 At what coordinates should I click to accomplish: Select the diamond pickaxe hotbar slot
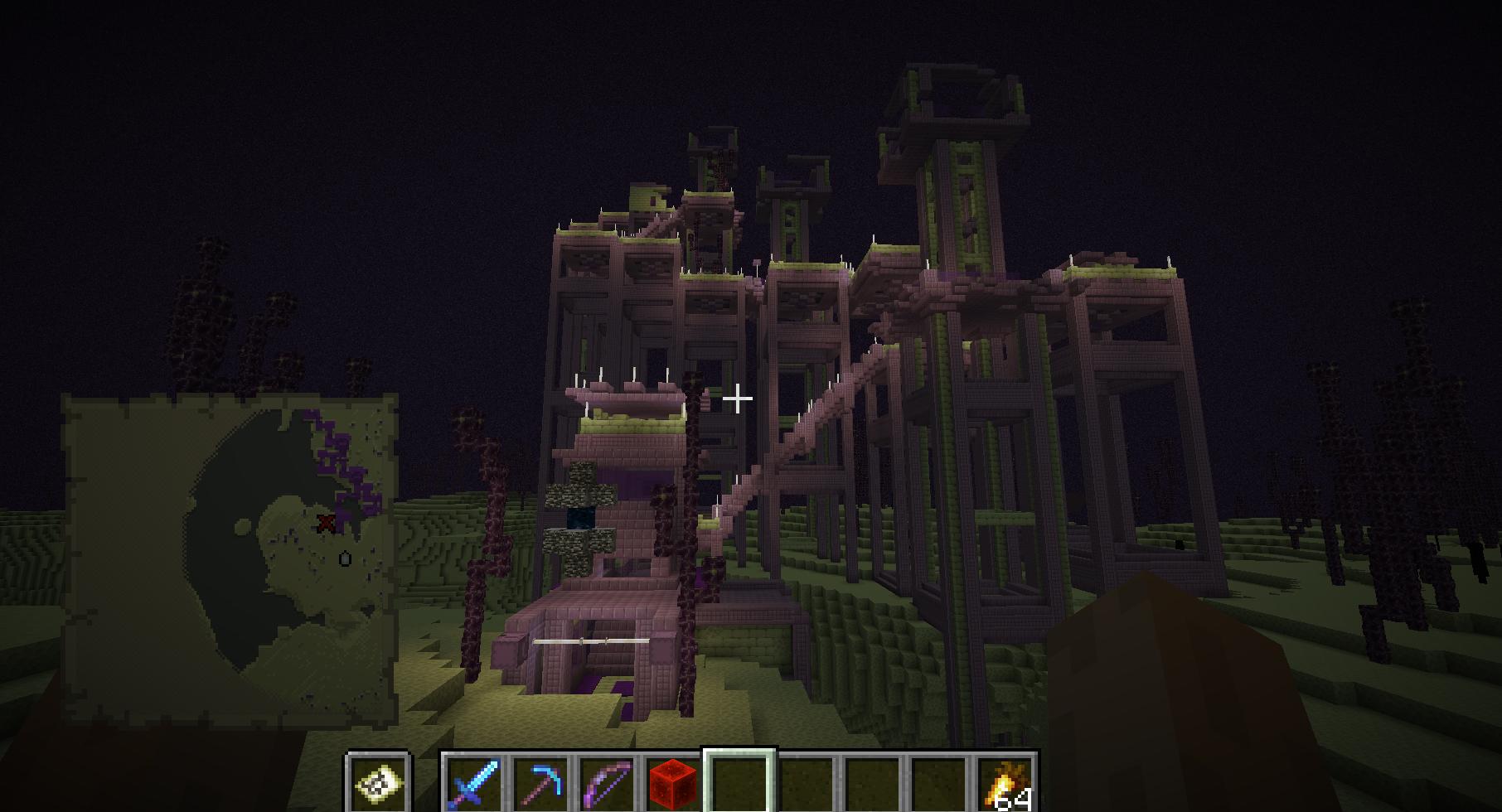(540, 782)
